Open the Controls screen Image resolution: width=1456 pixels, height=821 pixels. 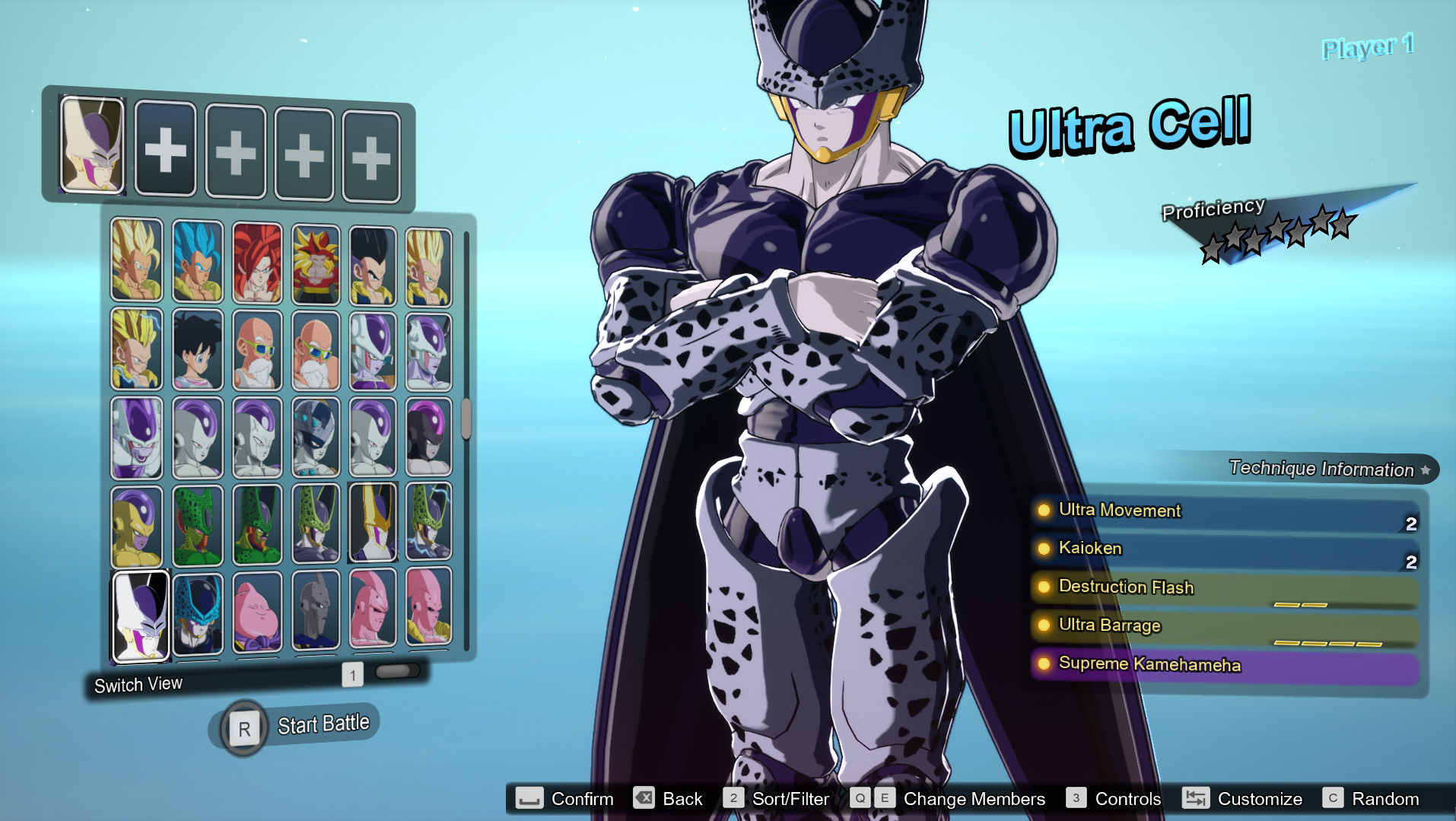(x=1114, y=798)
